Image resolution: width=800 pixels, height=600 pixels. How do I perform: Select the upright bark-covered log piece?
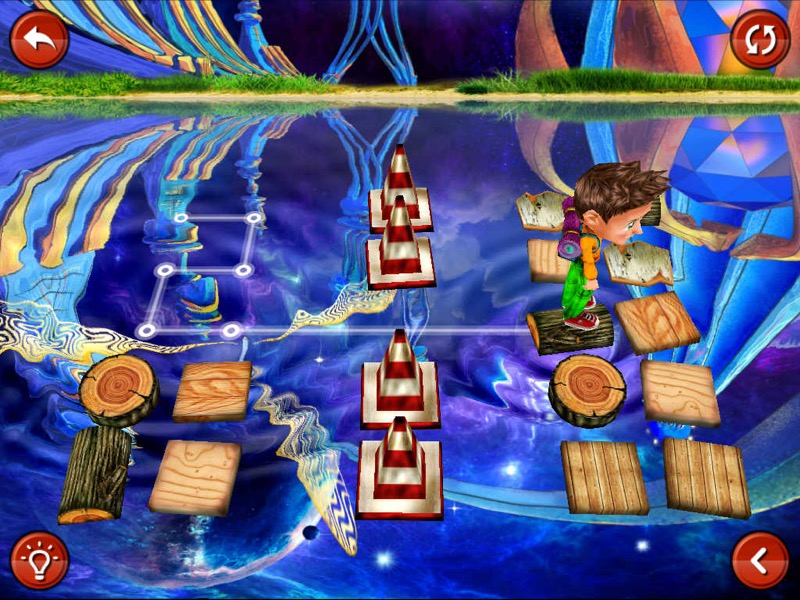(95, 473)
